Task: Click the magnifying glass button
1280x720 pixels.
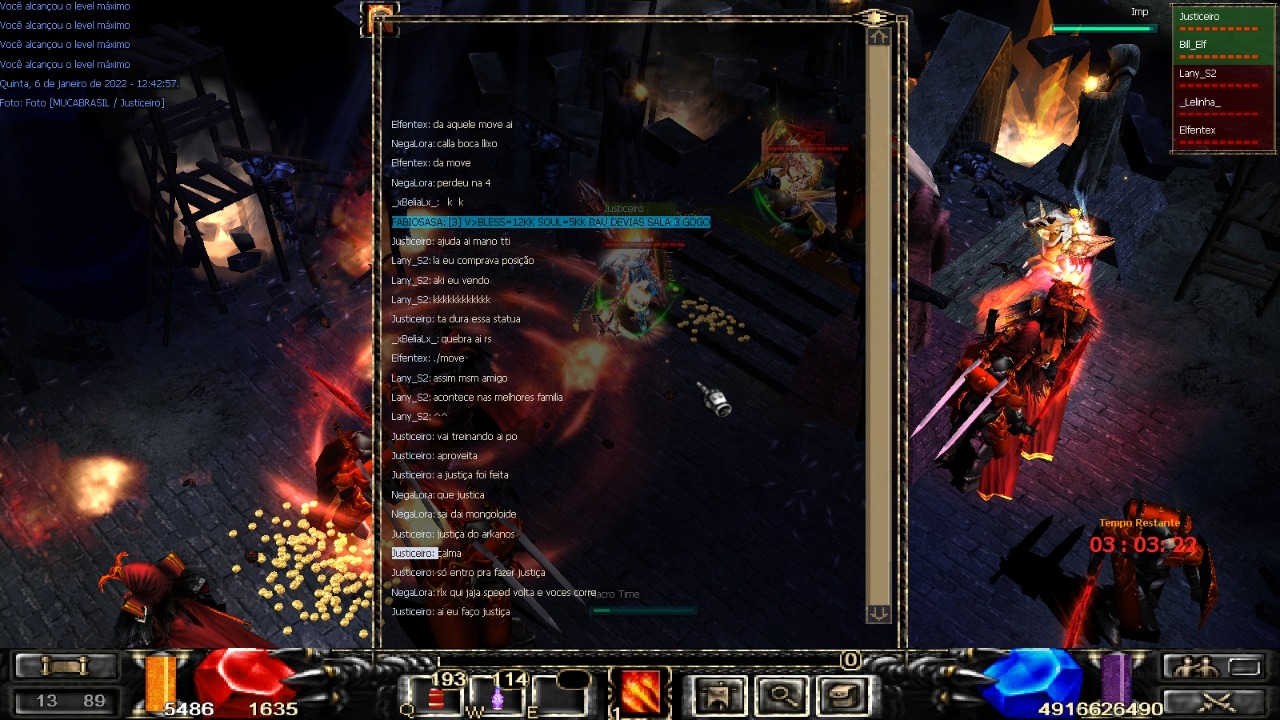Action: point(781,694)
